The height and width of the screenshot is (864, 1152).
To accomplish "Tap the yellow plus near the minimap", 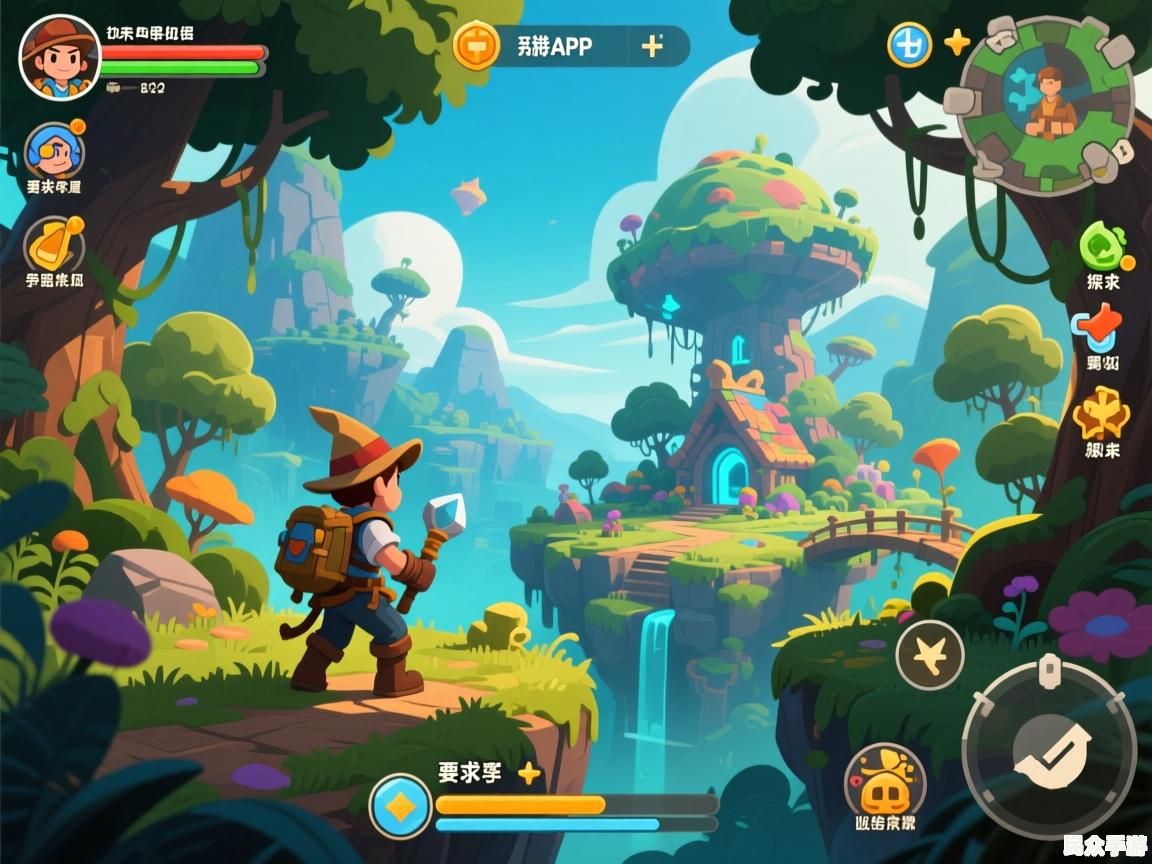I will tap(957, 42).
